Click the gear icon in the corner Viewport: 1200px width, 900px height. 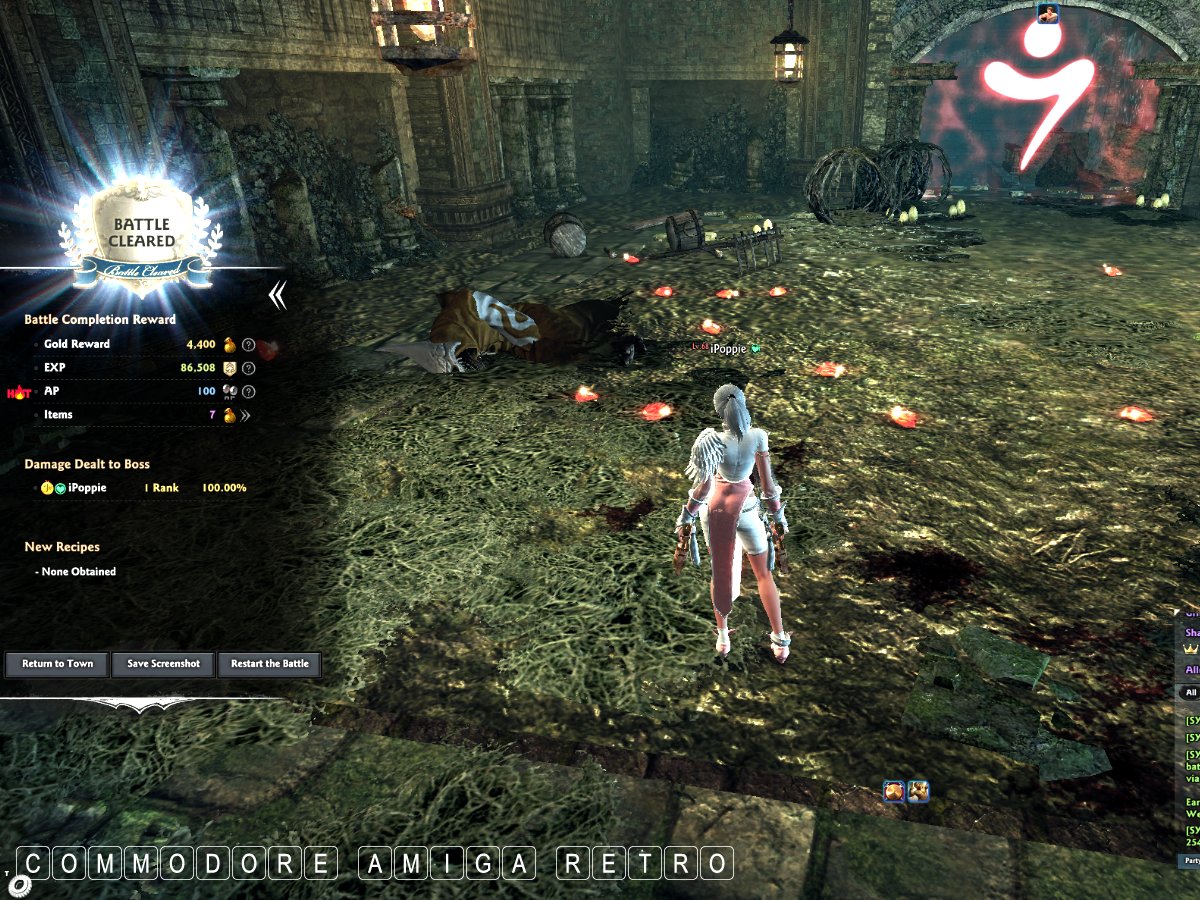pos(19,885)
